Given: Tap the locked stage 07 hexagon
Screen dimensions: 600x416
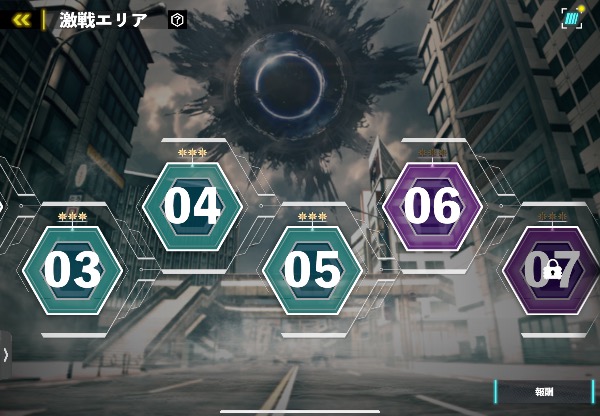Looking at the screenshot, I should pos(552,271).
